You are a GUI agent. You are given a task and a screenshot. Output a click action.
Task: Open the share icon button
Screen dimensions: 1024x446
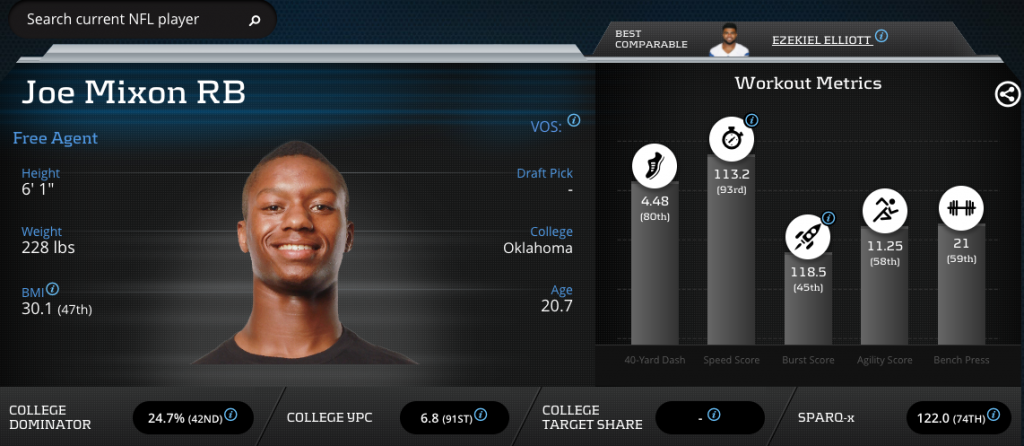1007,94
